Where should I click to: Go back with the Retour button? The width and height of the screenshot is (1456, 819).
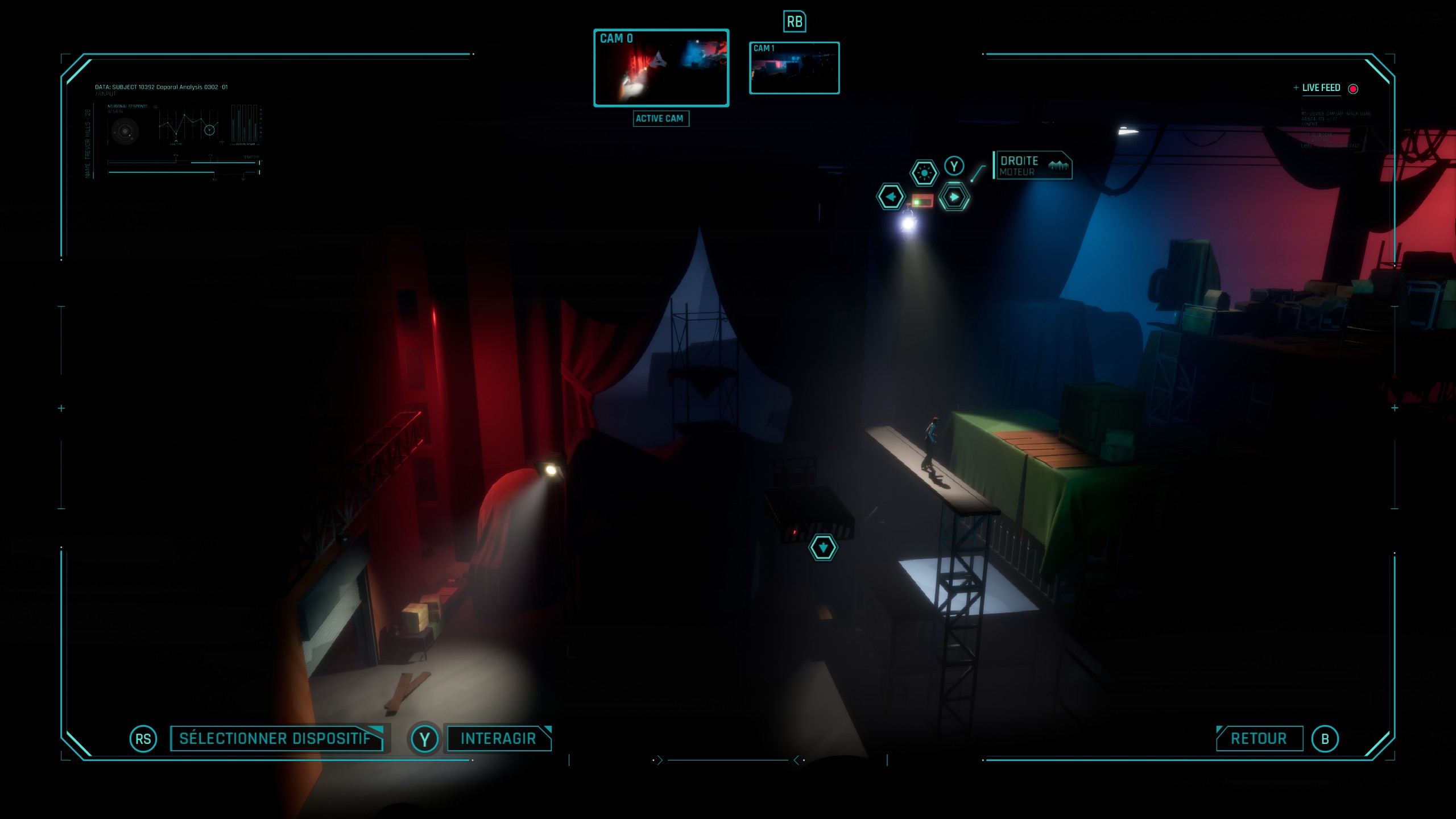[1259, 738]
